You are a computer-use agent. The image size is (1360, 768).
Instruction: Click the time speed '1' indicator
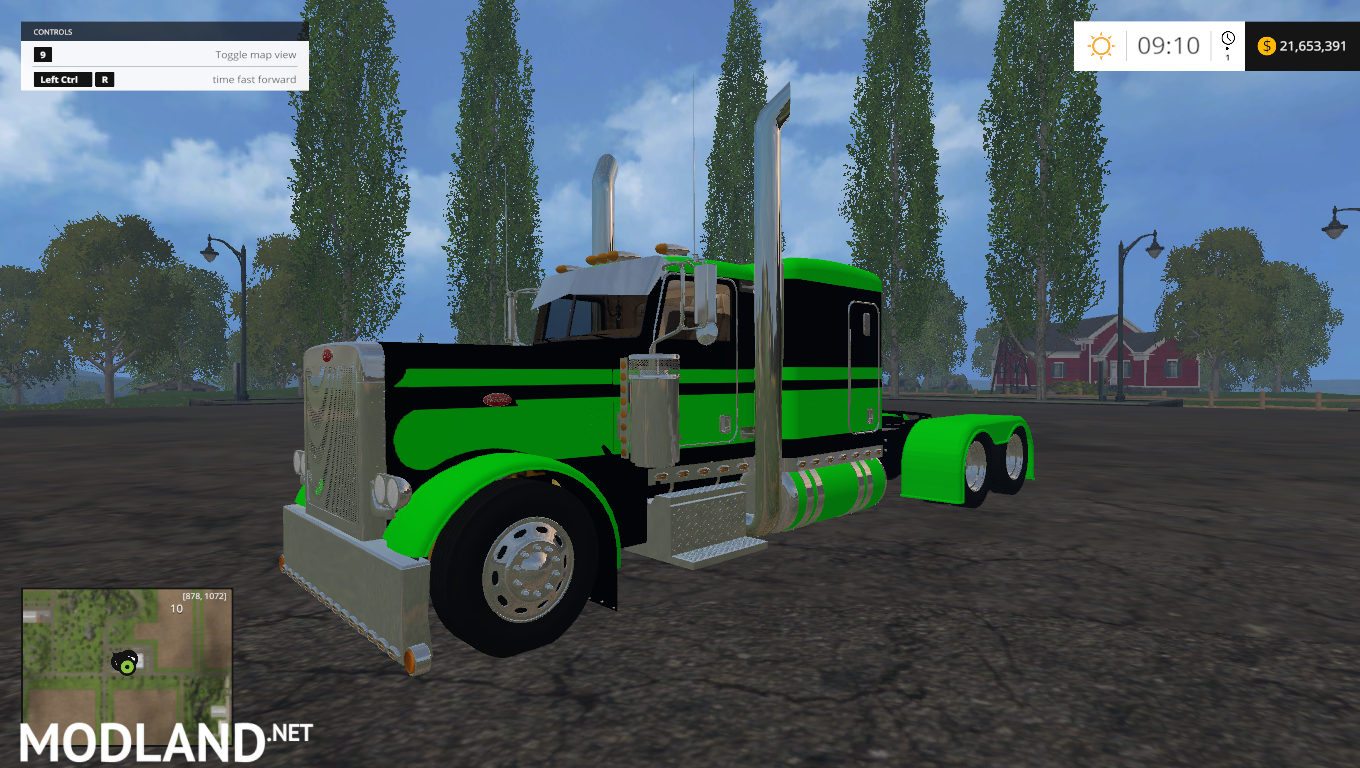coord(1228,57)
